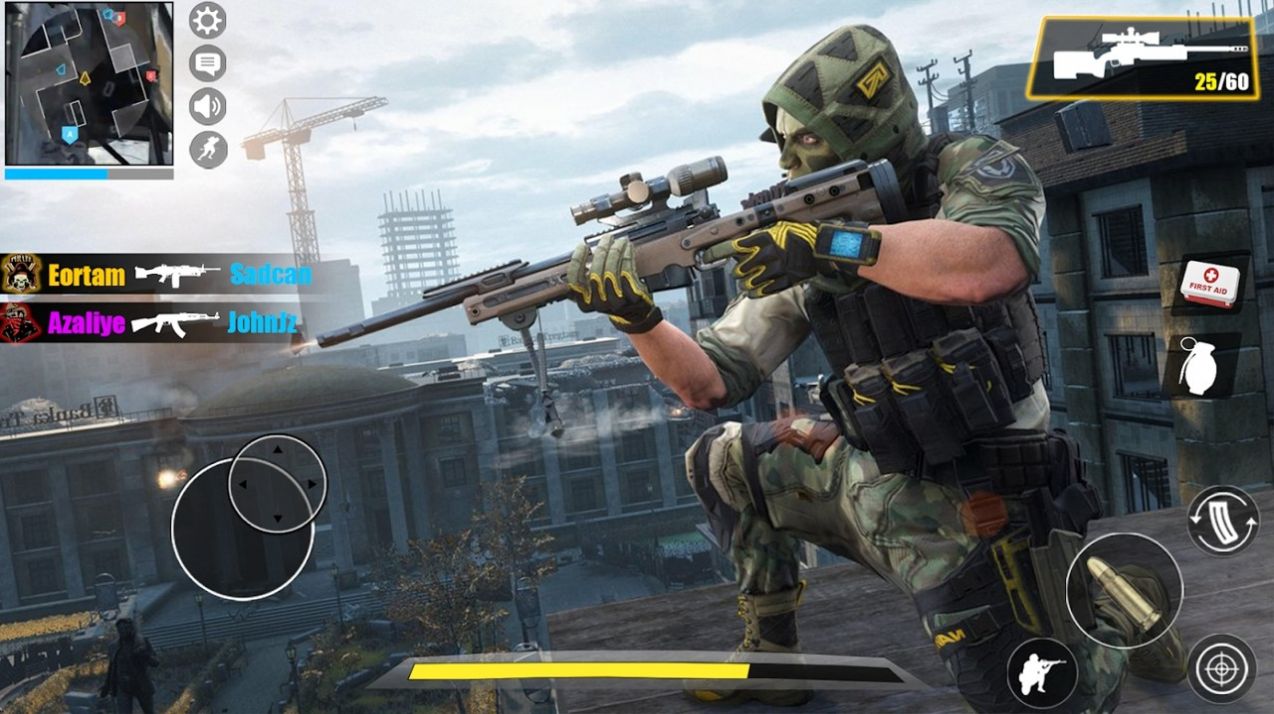Select the sniper rifle weapon slot
Viewport: 1274px width, 714px height.
pyautogui.click(x=1143, y=58)
